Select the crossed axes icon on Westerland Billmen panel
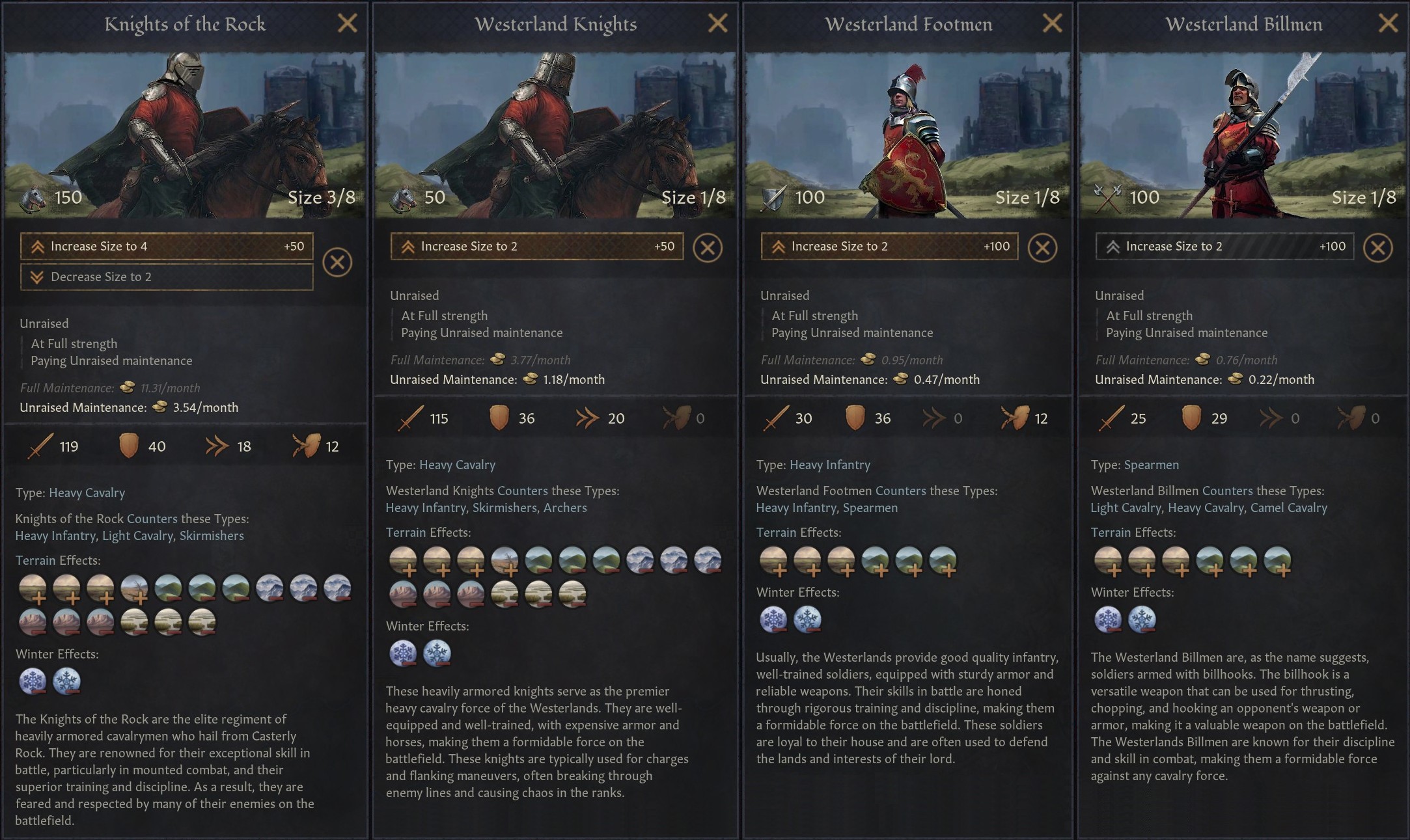Screen dimensions: 1410x840 [1109, 197]
